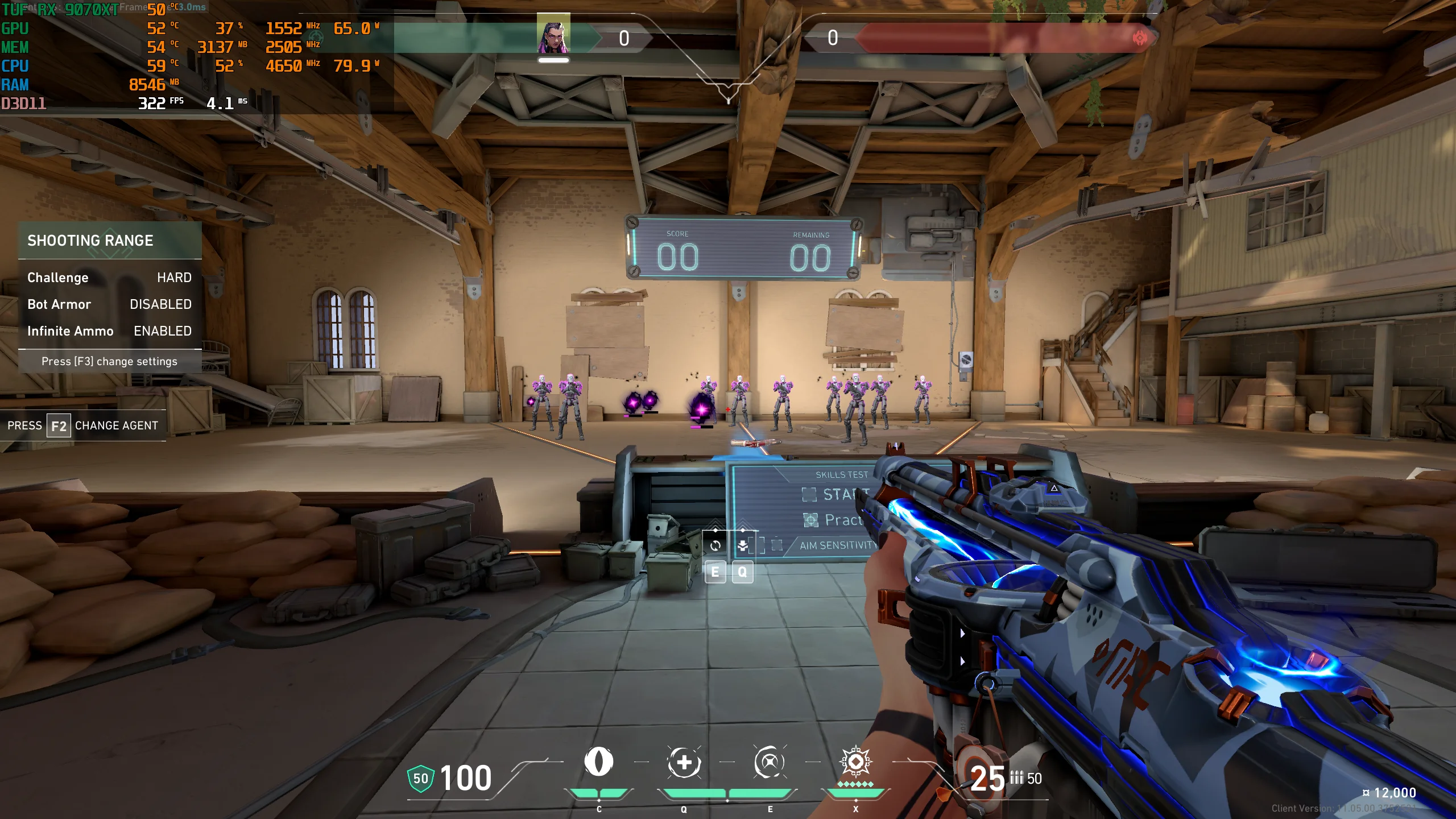The height and width of the screenshot is (819, 1456).
Task: Trigger the Dismiss ability icon
Action: point(769,762)
